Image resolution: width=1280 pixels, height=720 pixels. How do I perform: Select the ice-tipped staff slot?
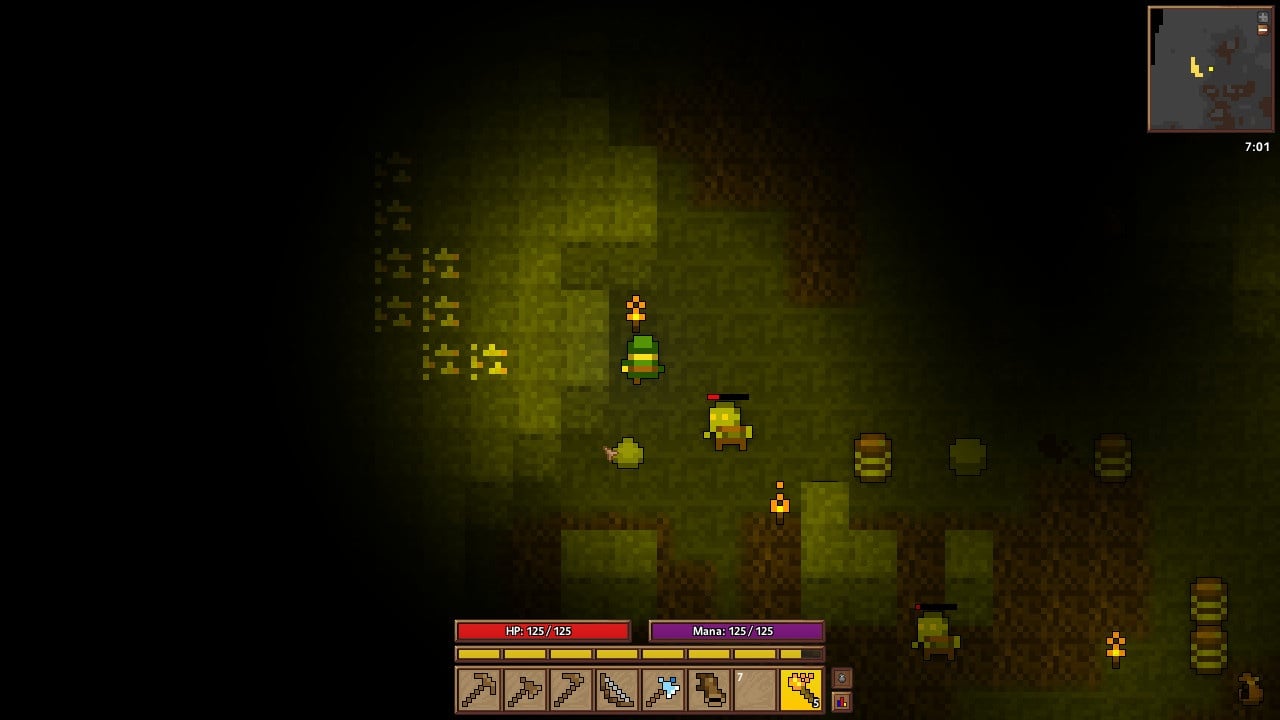(x=662, y=690)
